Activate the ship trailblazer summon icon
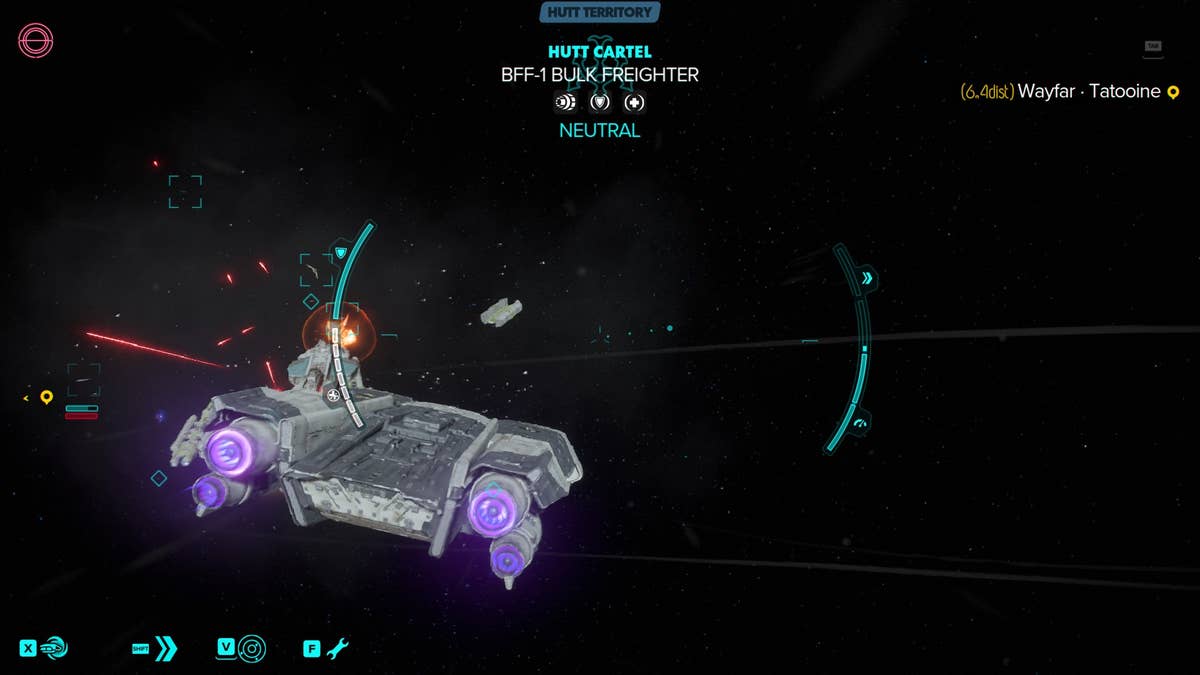The width and height of the screenshot is (1200, 675). click(54, 648)
